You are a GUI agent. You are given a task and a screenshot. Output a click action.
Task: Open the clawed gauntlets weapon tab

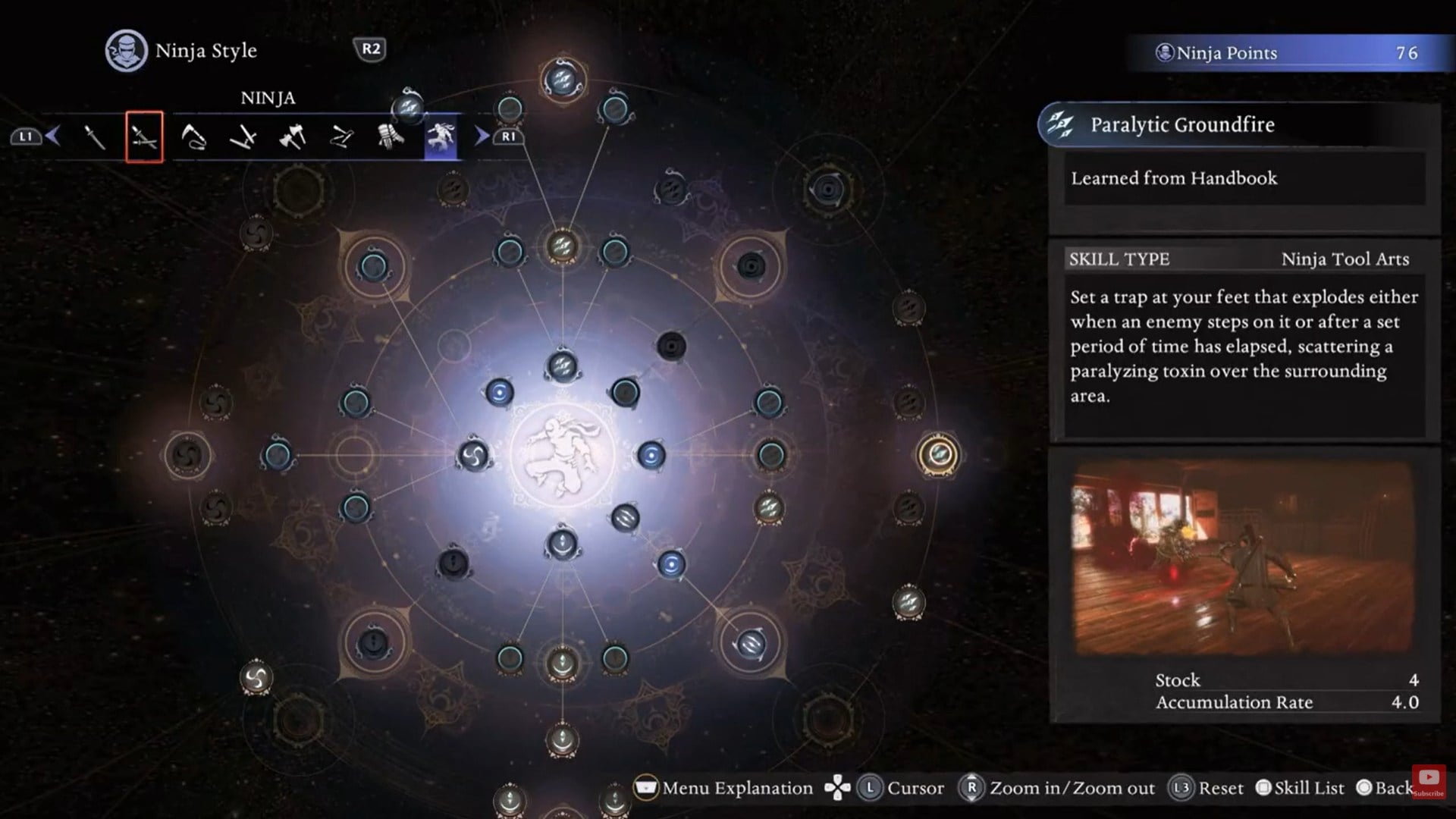click(x=391, y=137)
